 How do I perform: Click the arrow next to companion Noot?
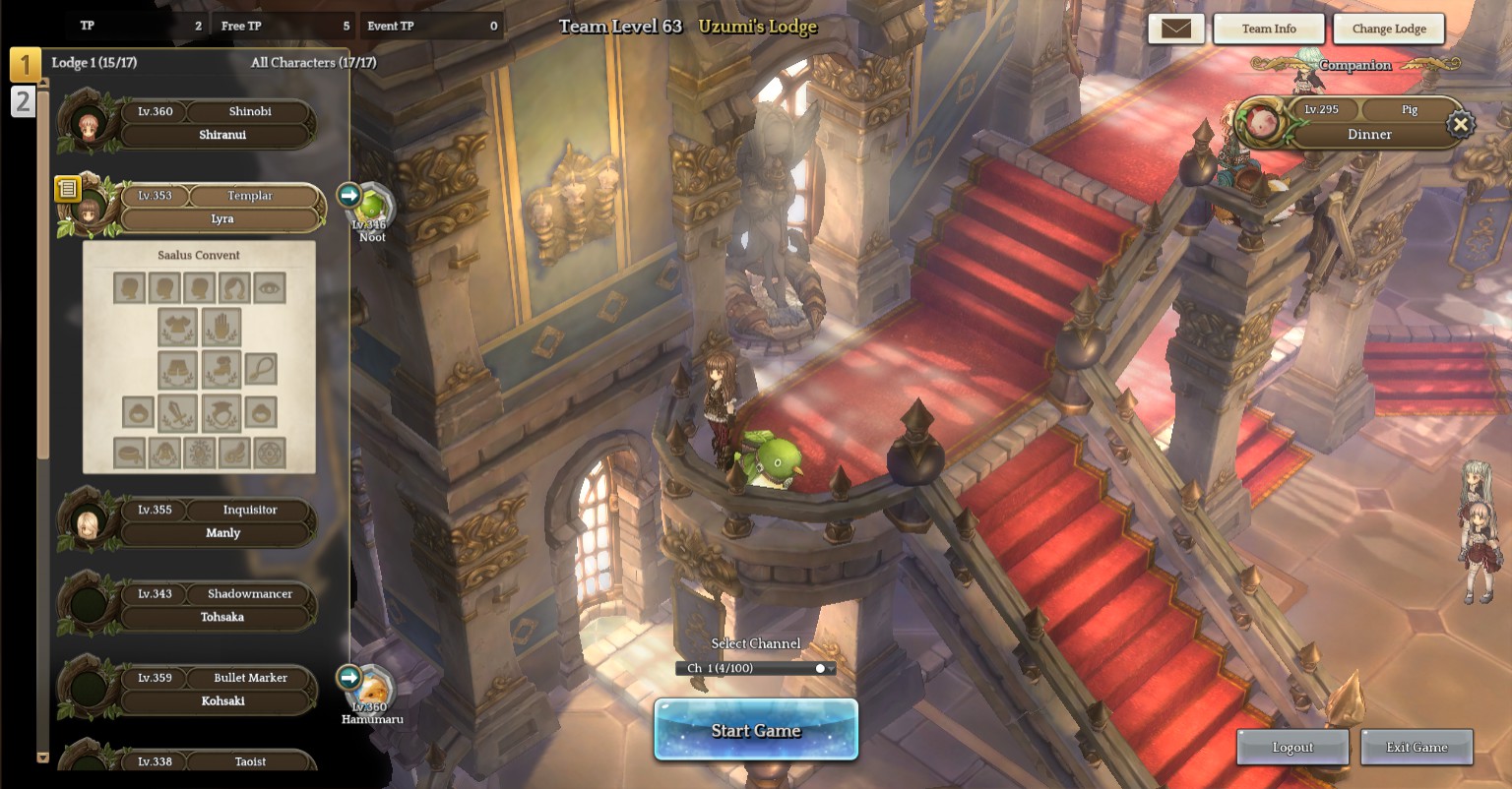click(349, 195)
